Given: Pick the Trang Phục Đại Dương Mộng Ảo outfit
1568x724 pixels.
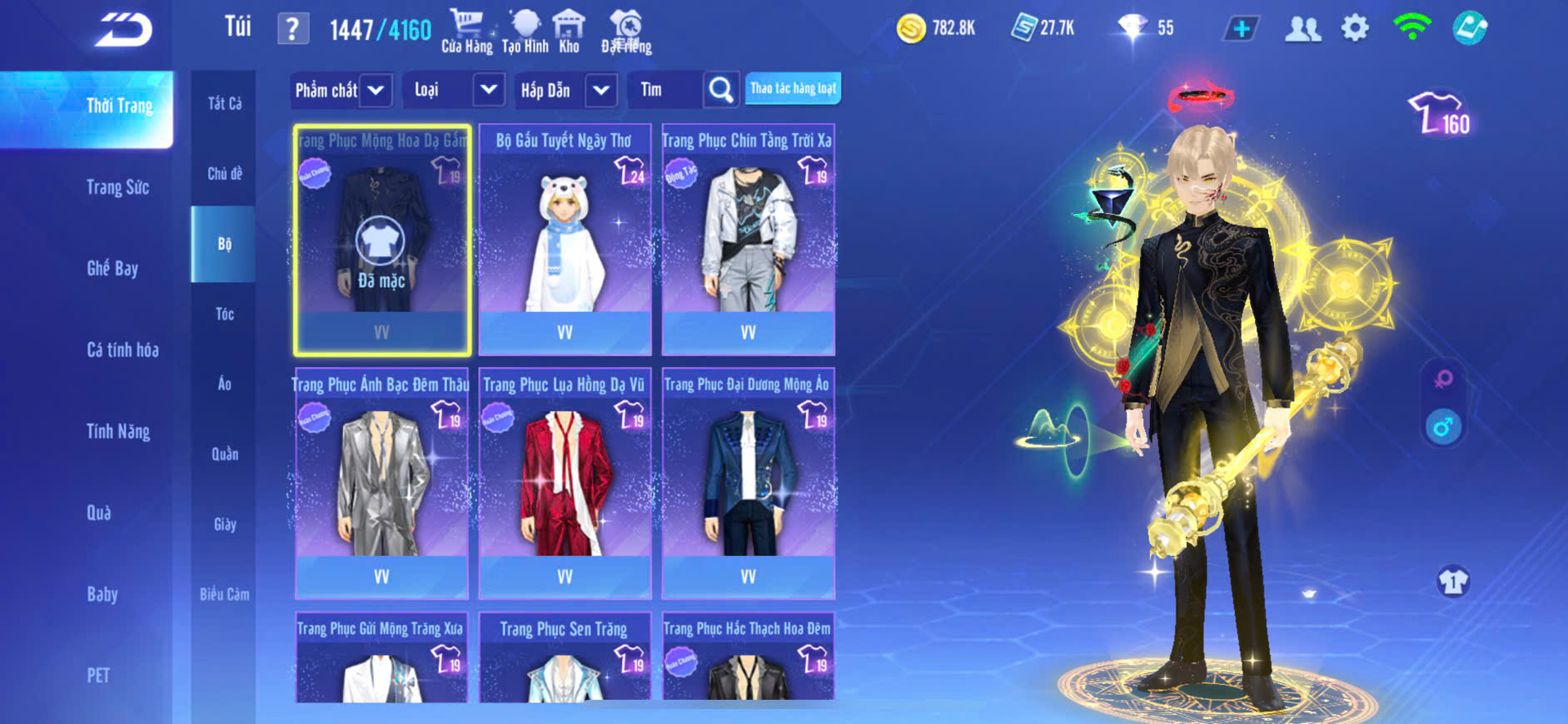Looking at the screenshot, I should [x=748, y=483].
